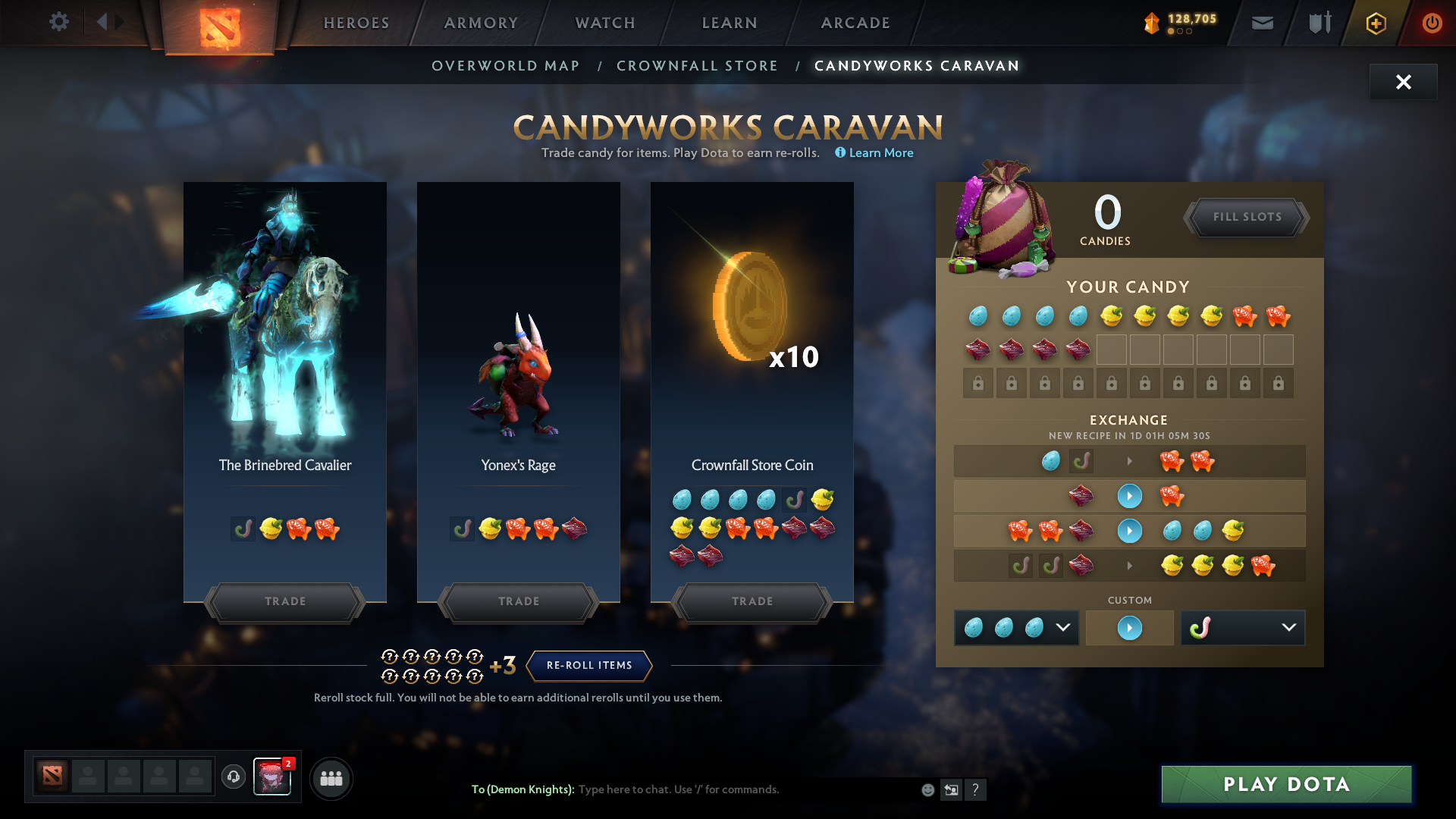Execute the second exchange recipe arrow
1456x819 pixels.
pyautogui.click(x=1129, y=496)
